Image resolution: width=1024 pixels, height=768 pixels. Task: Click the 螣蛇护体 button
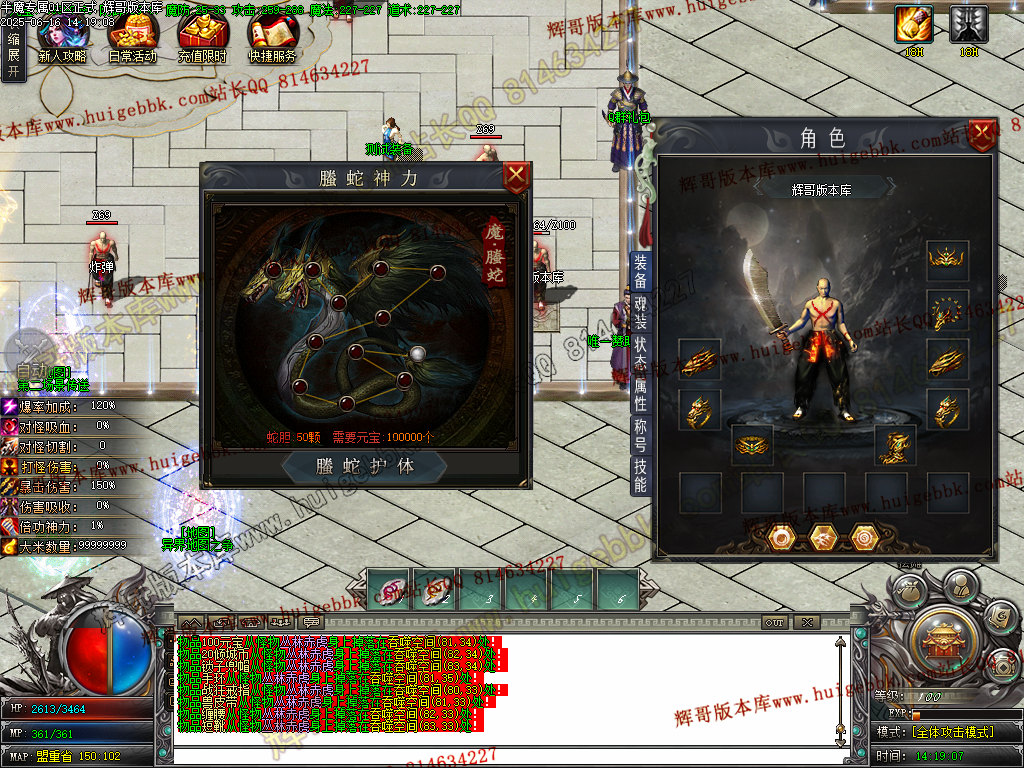365,467
